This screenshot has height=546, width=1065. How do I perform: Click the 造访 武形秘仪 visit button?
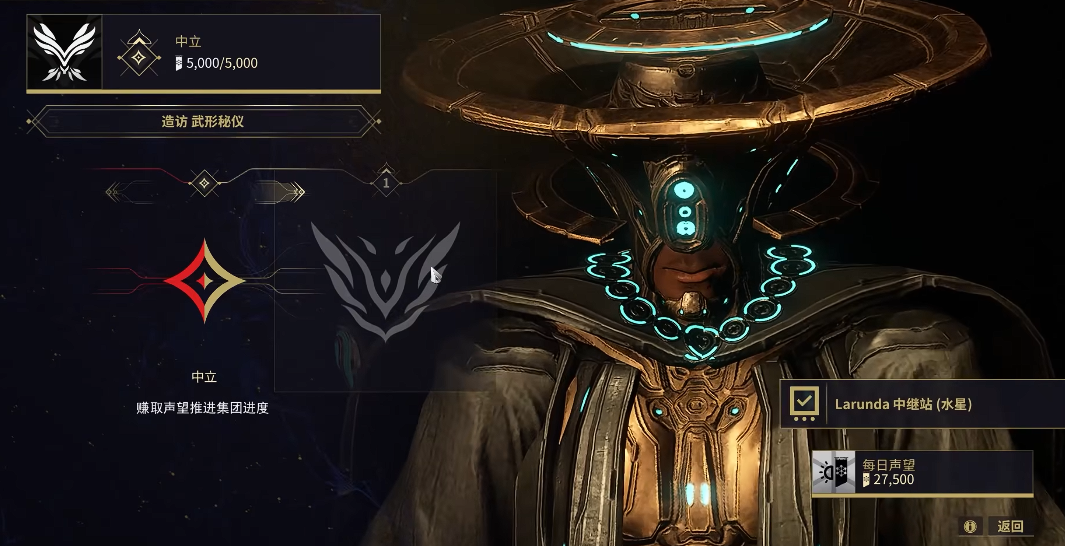[204, 121]
